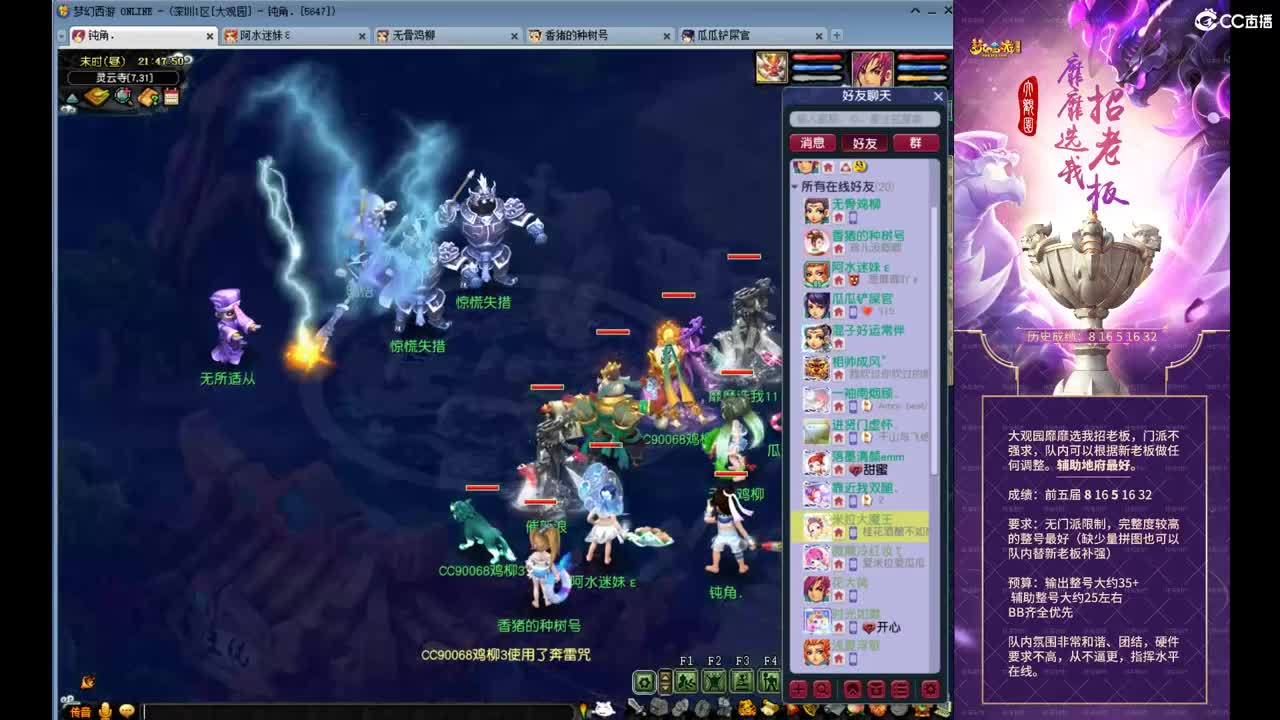Open the quest guide icon with question mark
Viewport: 1280px width, 720px height.
point(146,95)
